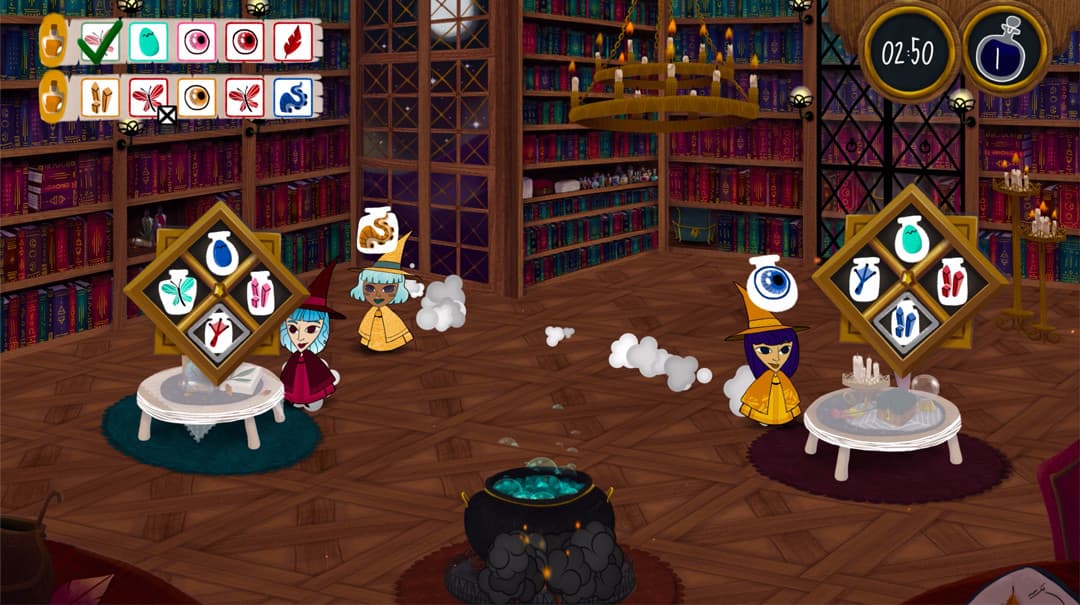1080x605 pixels.
Task: Select the blue crystals jar
Action: click(906, 322)
